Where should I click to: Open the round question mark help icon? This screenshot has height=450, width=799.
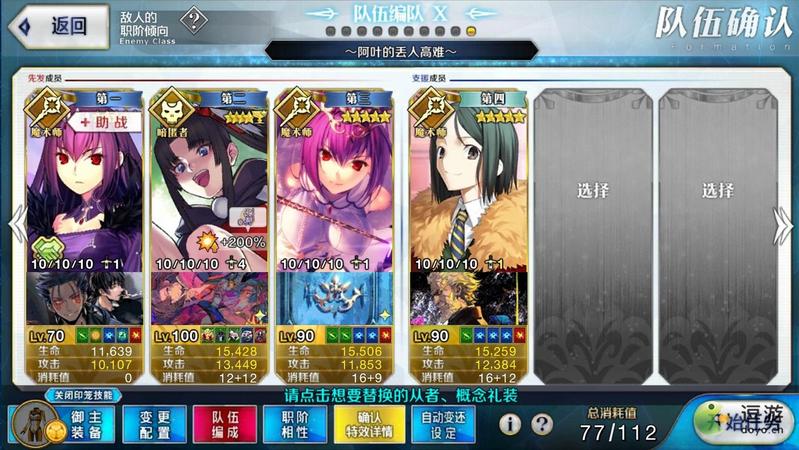tap(542, 424)
